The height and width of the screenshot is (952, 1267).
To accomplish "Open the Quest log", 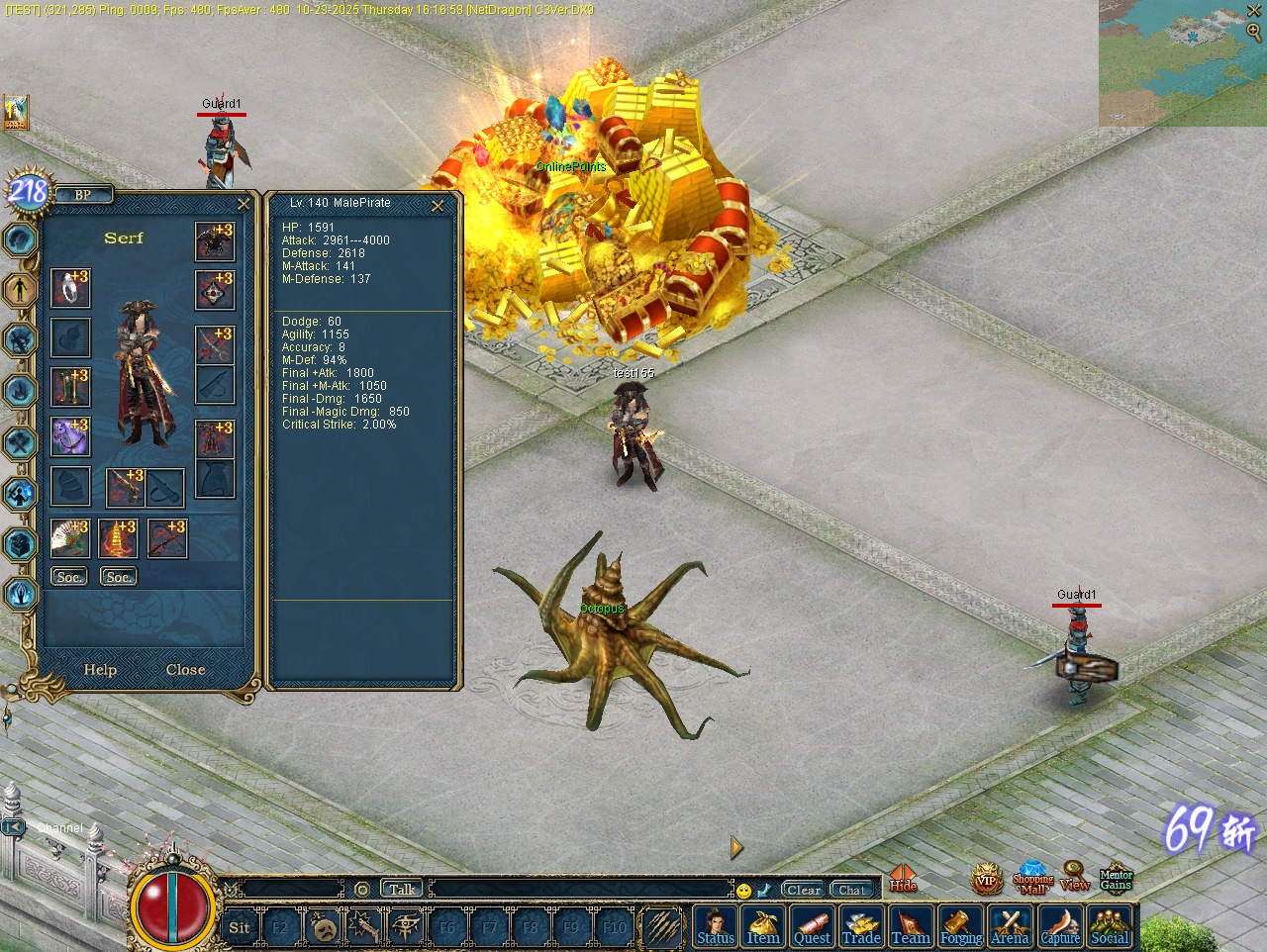I will pyautogui.click(x=813, y=927).
